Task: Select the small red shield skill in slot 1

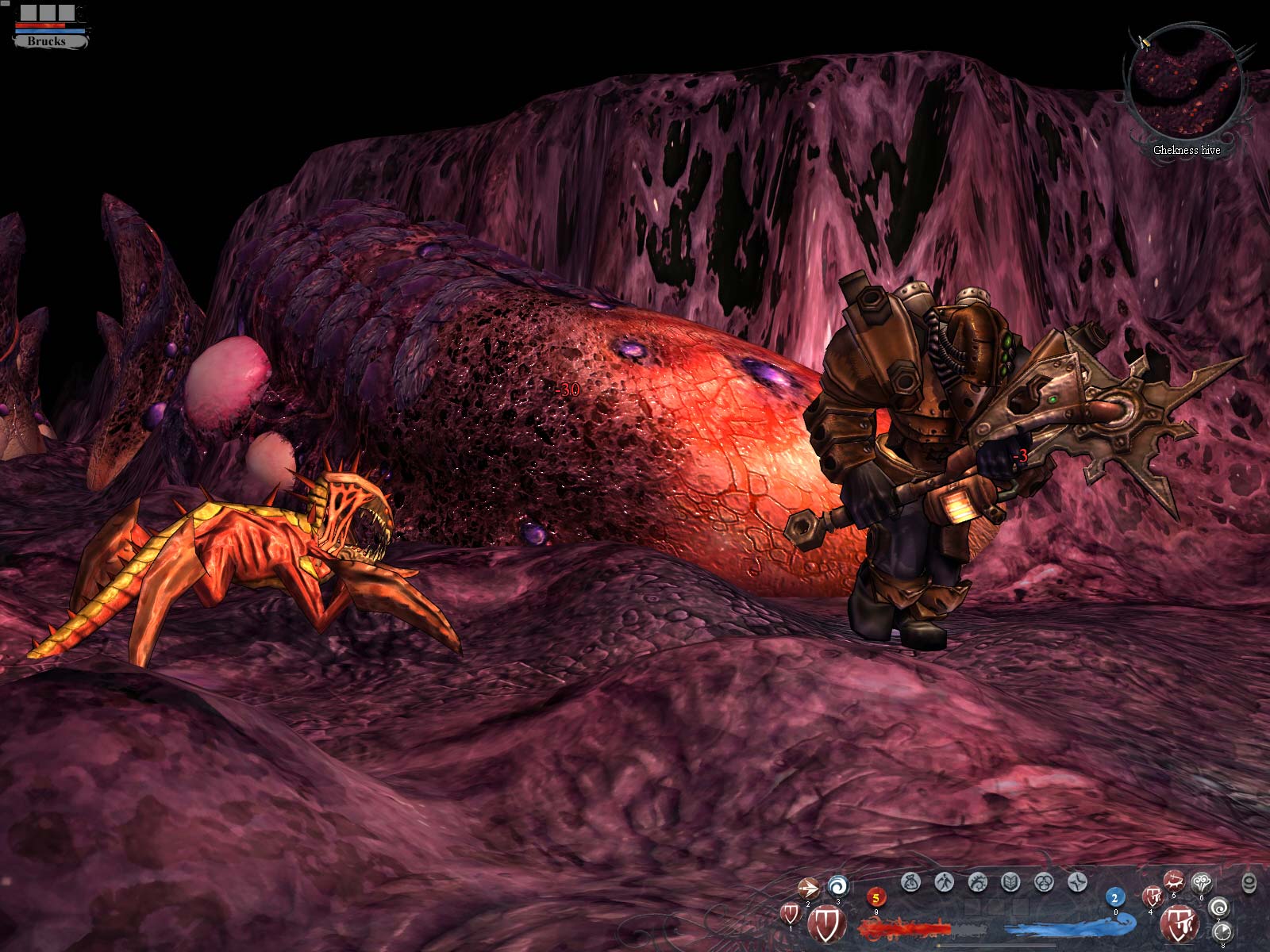Action: tap(790, 913)
